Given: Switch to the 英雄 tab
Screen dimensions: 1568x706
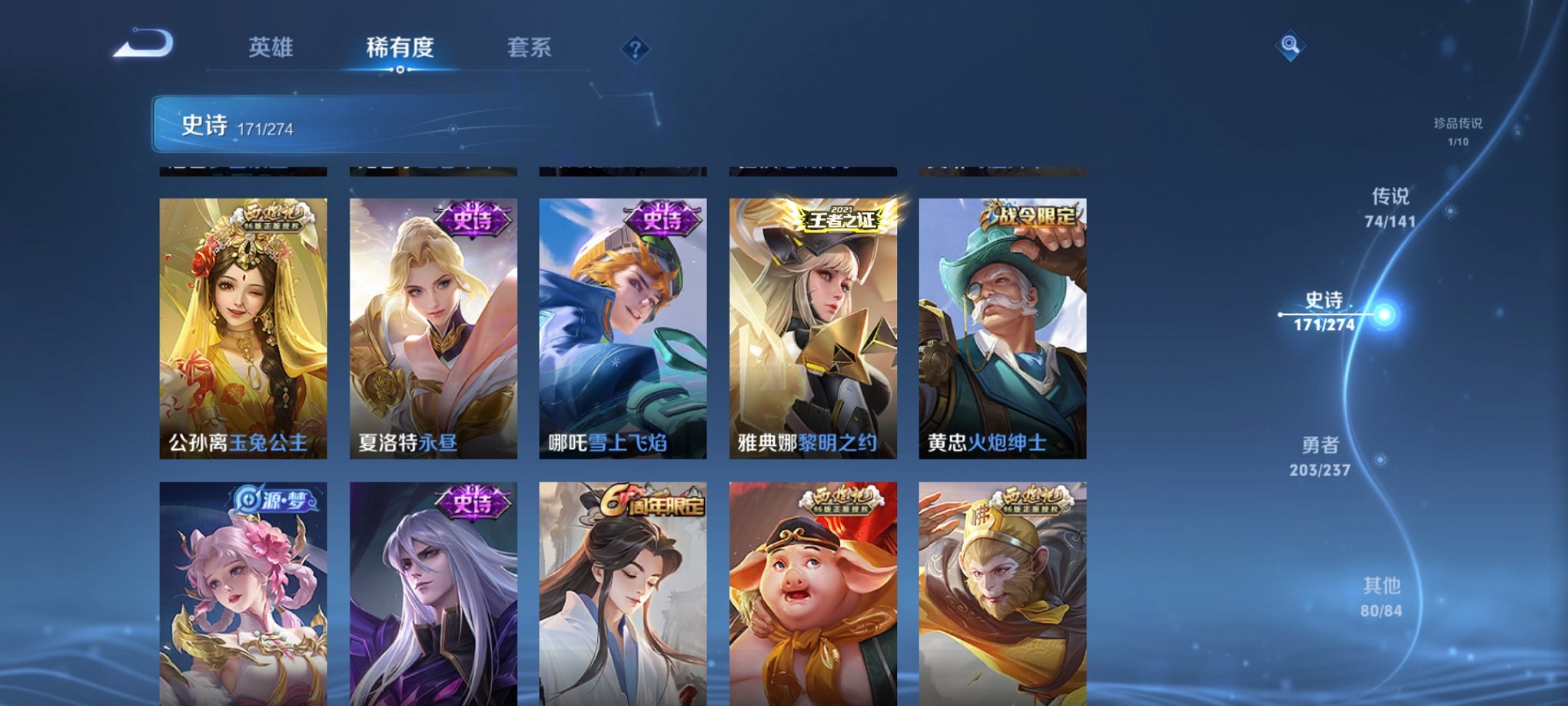Looking at the screenshot, I should [x=271, y=48].
